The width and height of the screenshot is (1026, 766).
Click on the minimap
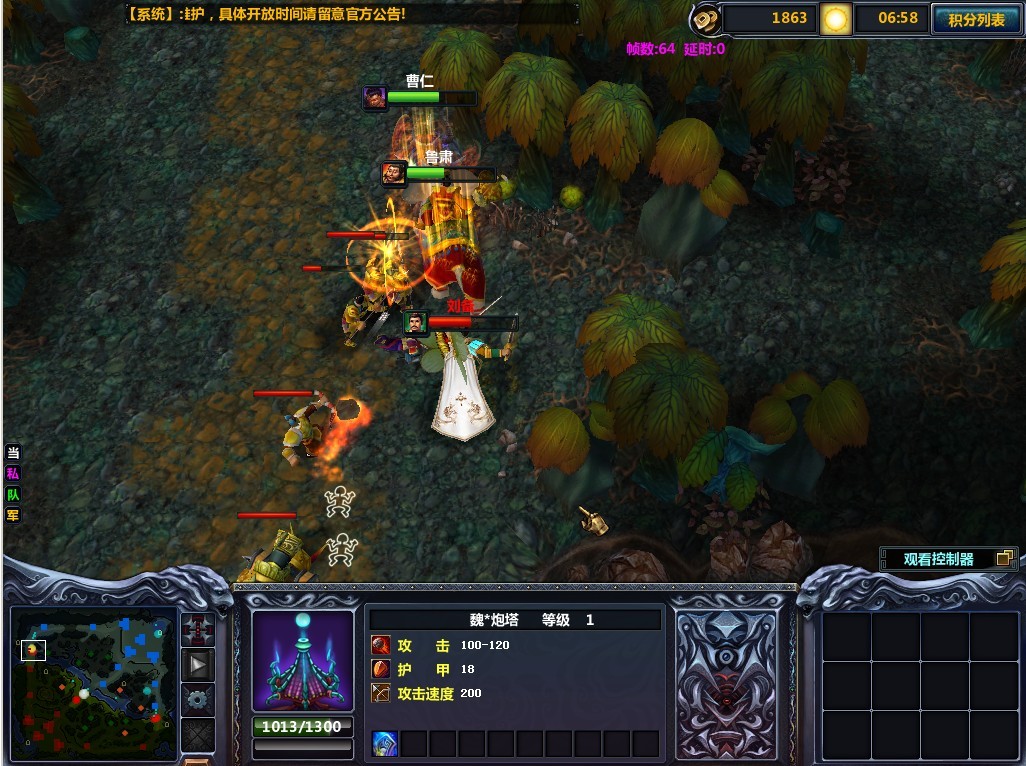(93, 682)
